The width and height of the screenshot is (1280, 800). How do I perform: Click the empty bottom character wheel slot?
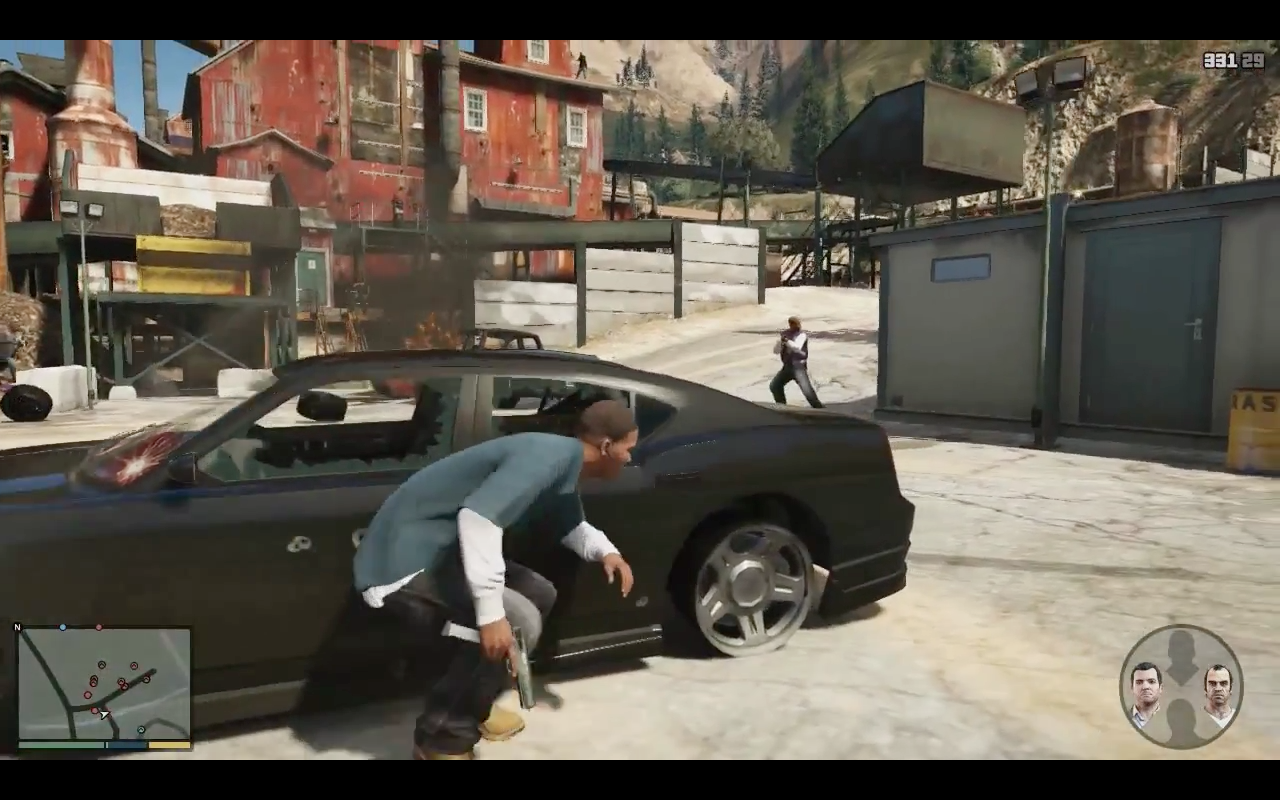1182,722
